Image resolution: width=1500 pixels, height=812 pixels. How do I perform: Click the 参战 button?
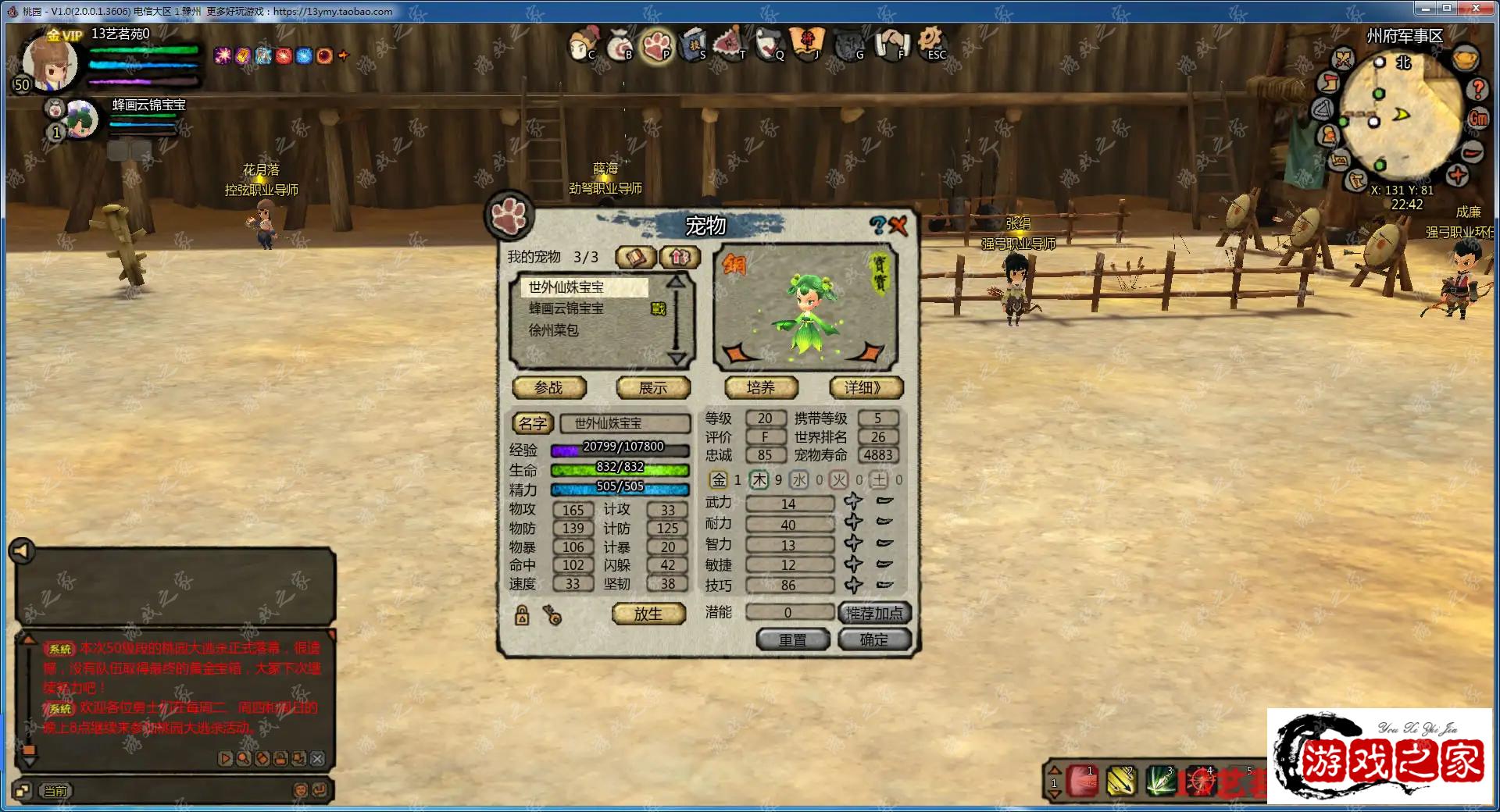pyautogui.click(x=548, y=388)
